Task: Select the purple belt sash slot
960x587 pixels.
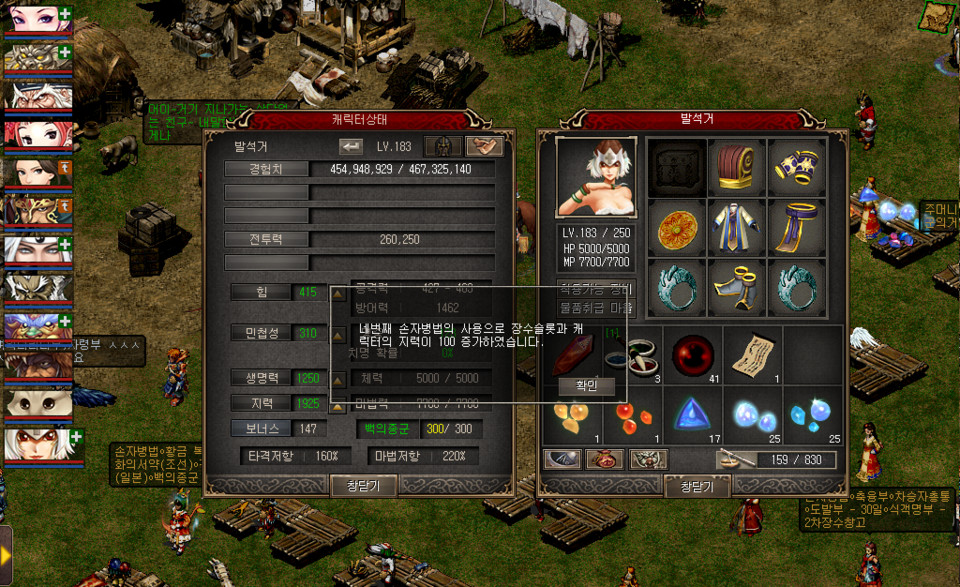Action: 797,228
